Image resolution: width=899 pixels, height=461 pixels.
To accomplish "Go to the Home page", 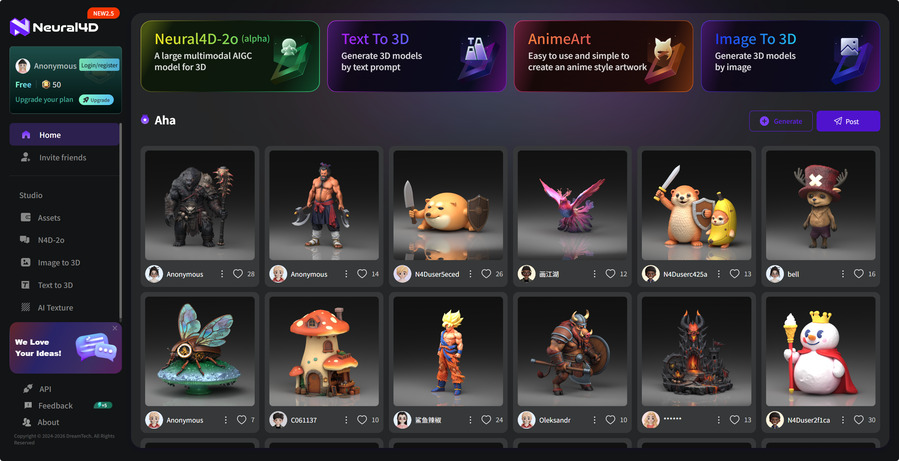I will tap(50, 135).
